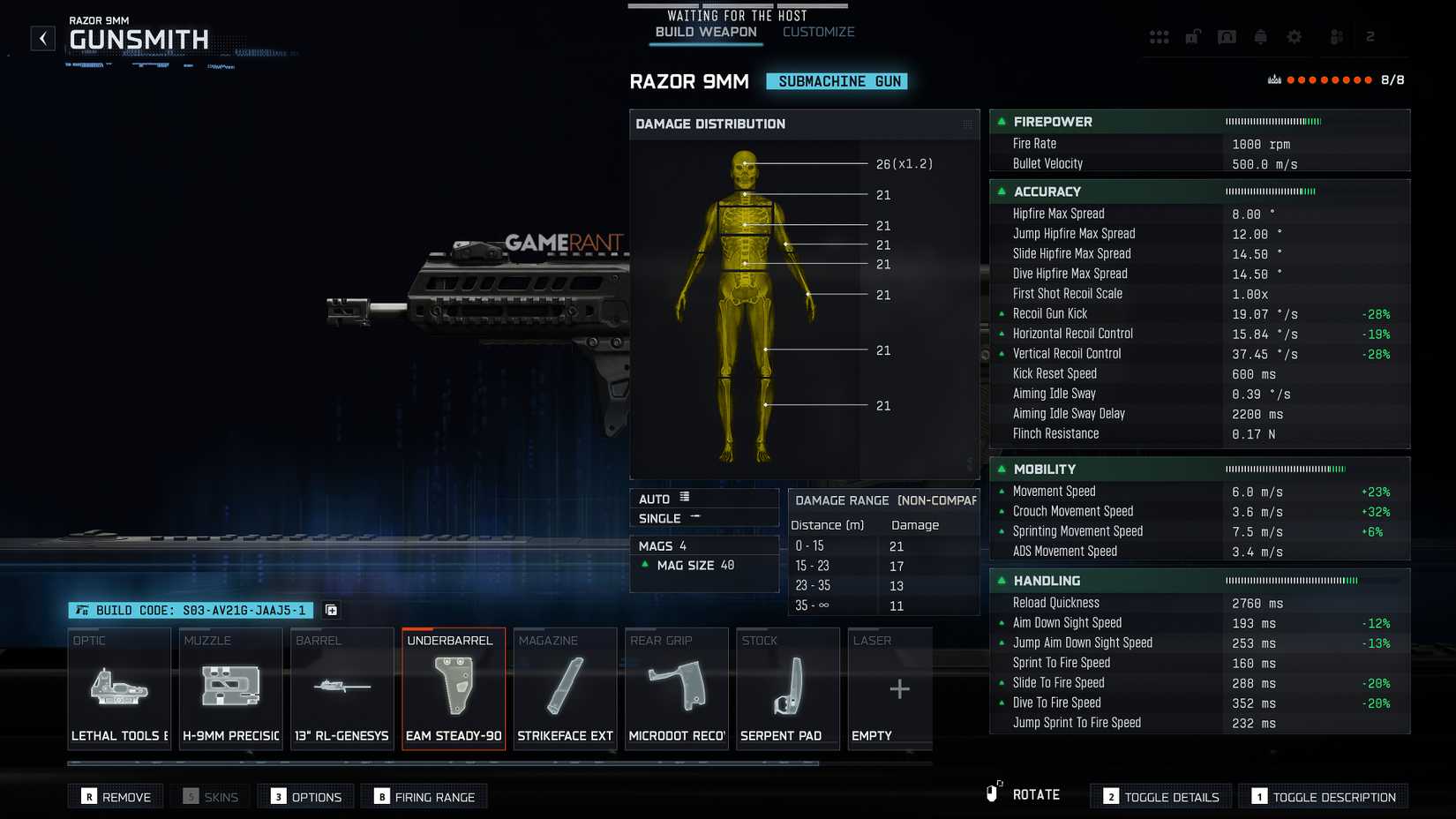The image size is (1456, 819).
Task: Open the settings gear icon
Action: (x=1294, y=37)
